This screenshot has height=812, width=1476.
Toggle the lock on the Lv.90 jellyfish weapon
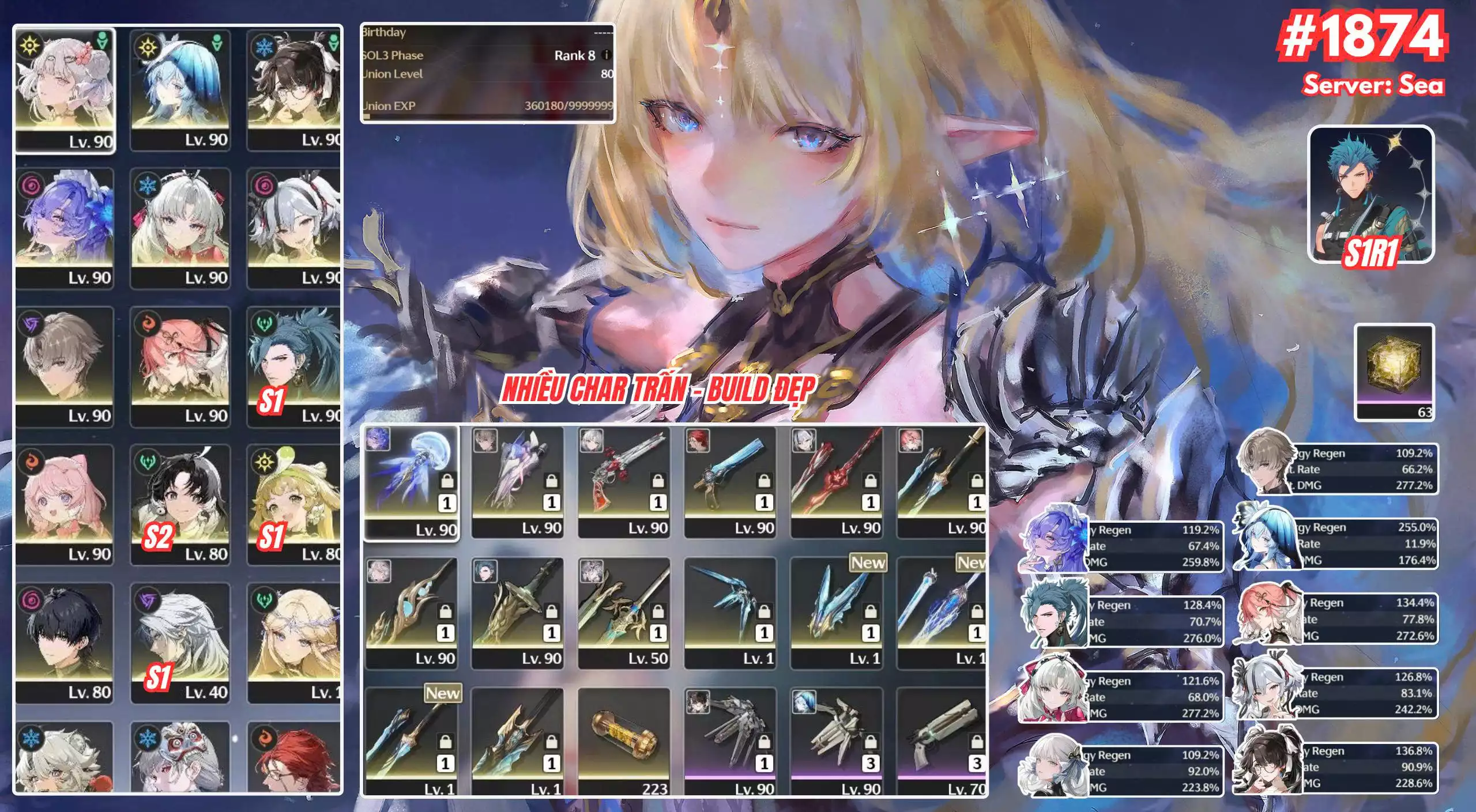click(448, 481)
